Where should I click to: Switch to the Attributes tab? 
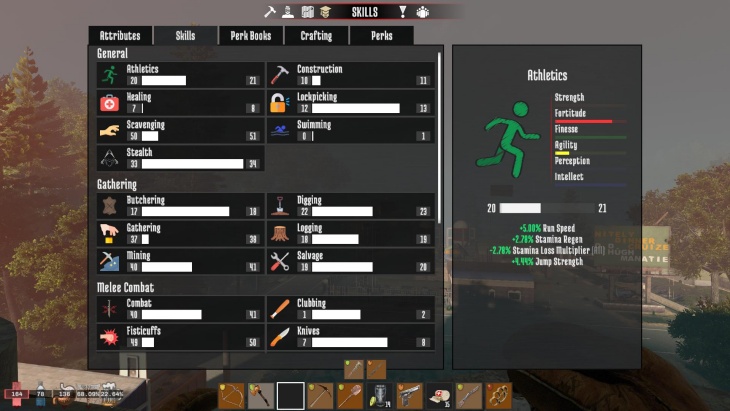tap(120, 35)
